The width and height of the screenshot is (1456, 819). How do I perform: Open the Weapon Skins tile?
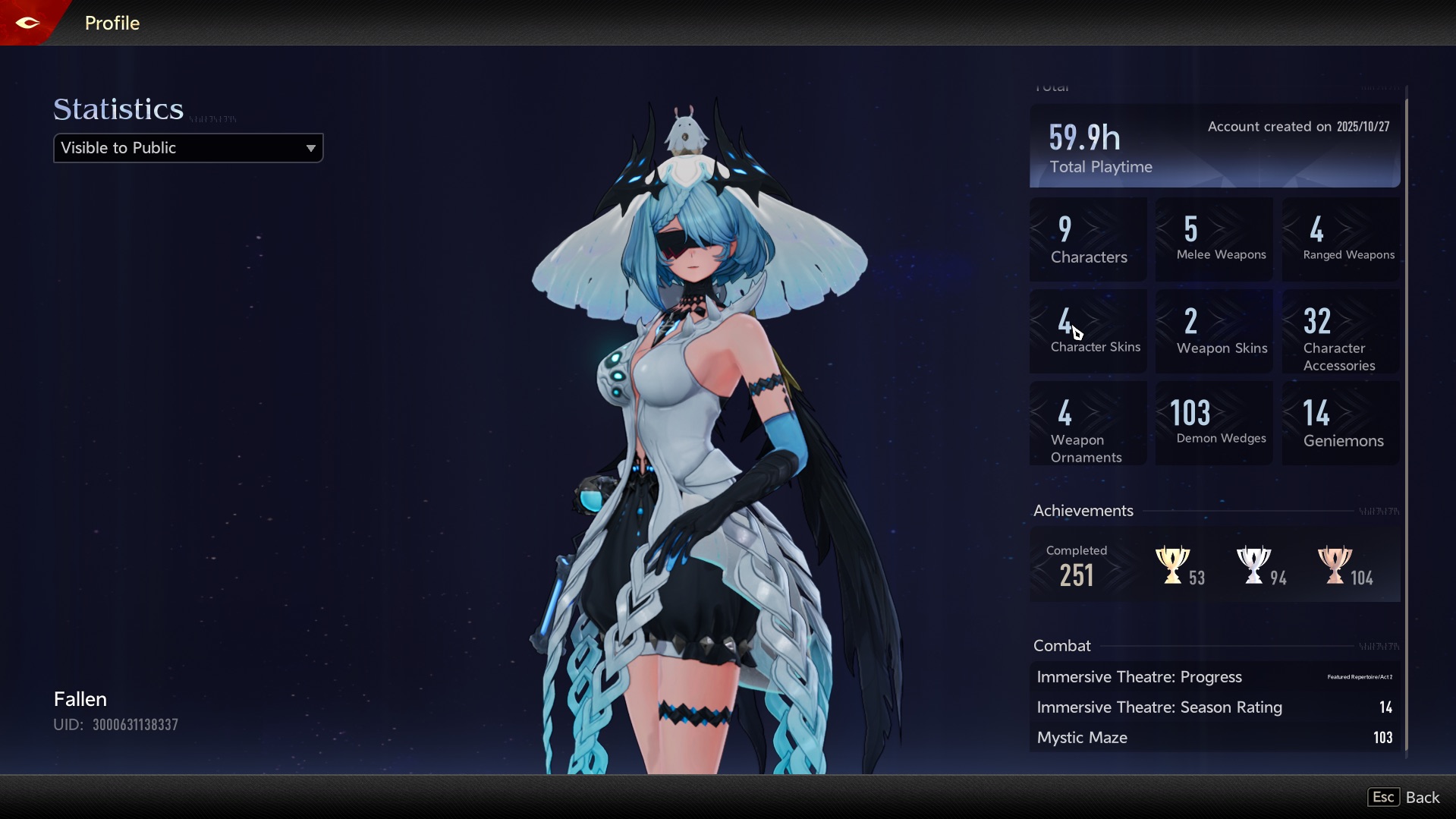1214,332
